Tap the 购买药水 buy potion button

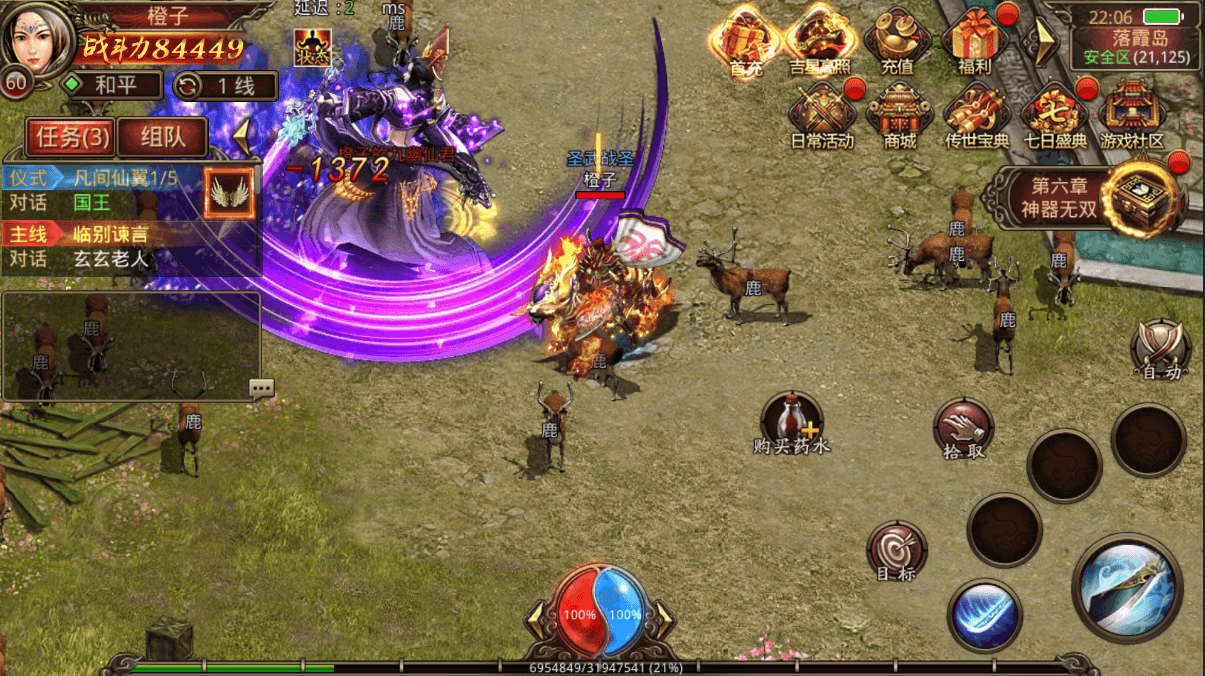pos(792,422)
